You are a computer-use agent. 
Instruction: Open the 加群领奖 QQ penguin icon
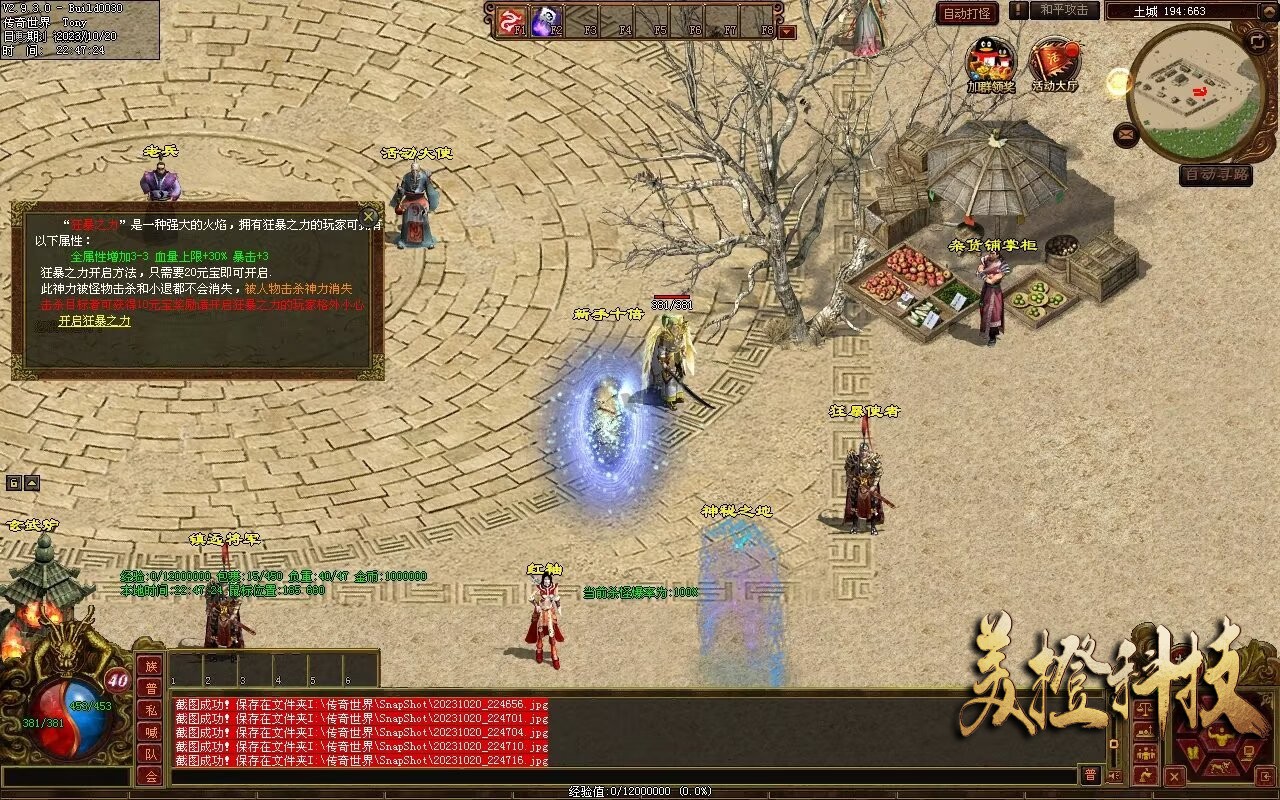(x=990, y=62)
